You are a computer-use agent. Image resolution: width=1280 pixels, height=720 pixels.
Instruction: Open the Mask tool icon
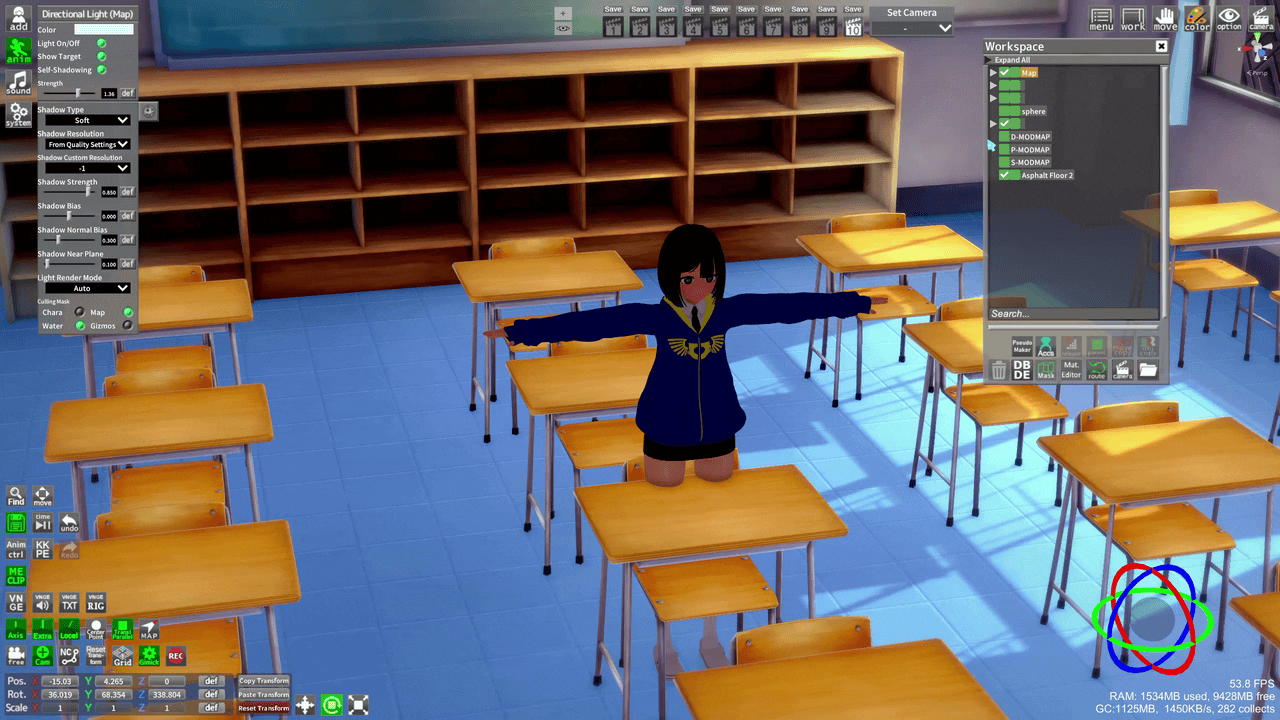pyautogui.click(x=1046, y=371)
